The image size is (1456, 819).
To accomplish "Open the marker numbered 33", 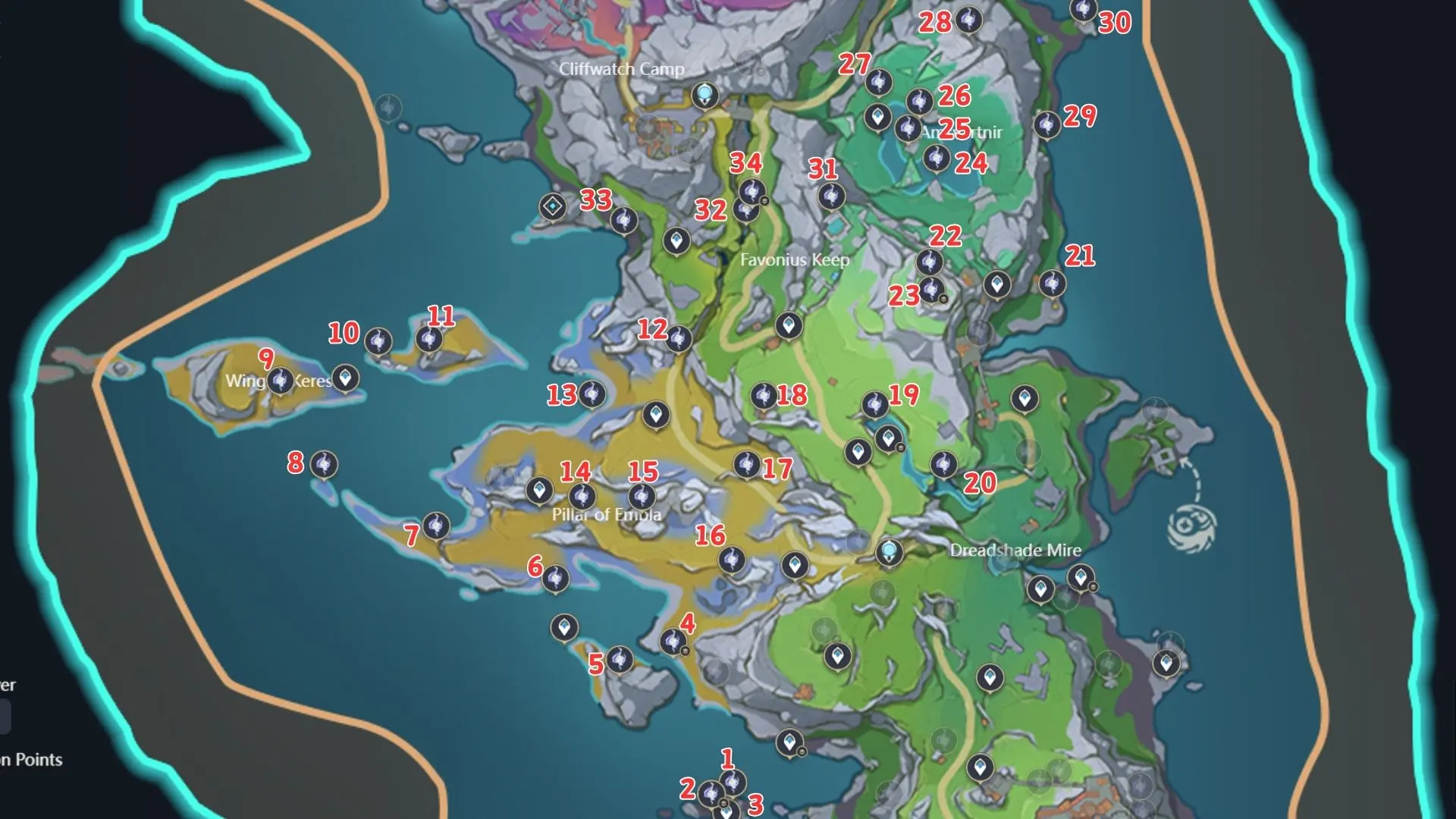I will pyautogui.click(x=623, y=220).
